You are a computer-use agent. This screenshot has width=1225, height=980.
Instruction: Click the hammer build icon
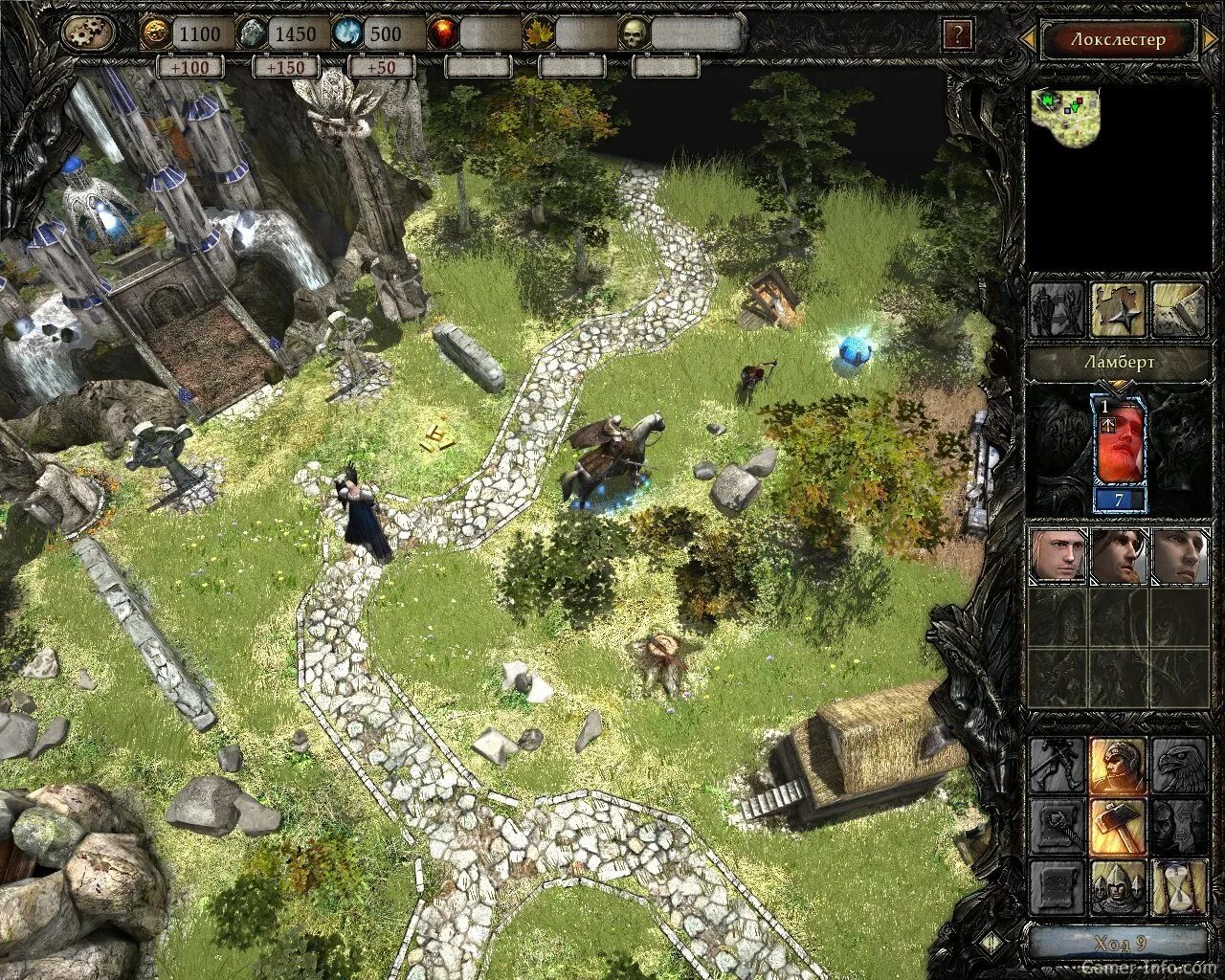pos(1118,827)
